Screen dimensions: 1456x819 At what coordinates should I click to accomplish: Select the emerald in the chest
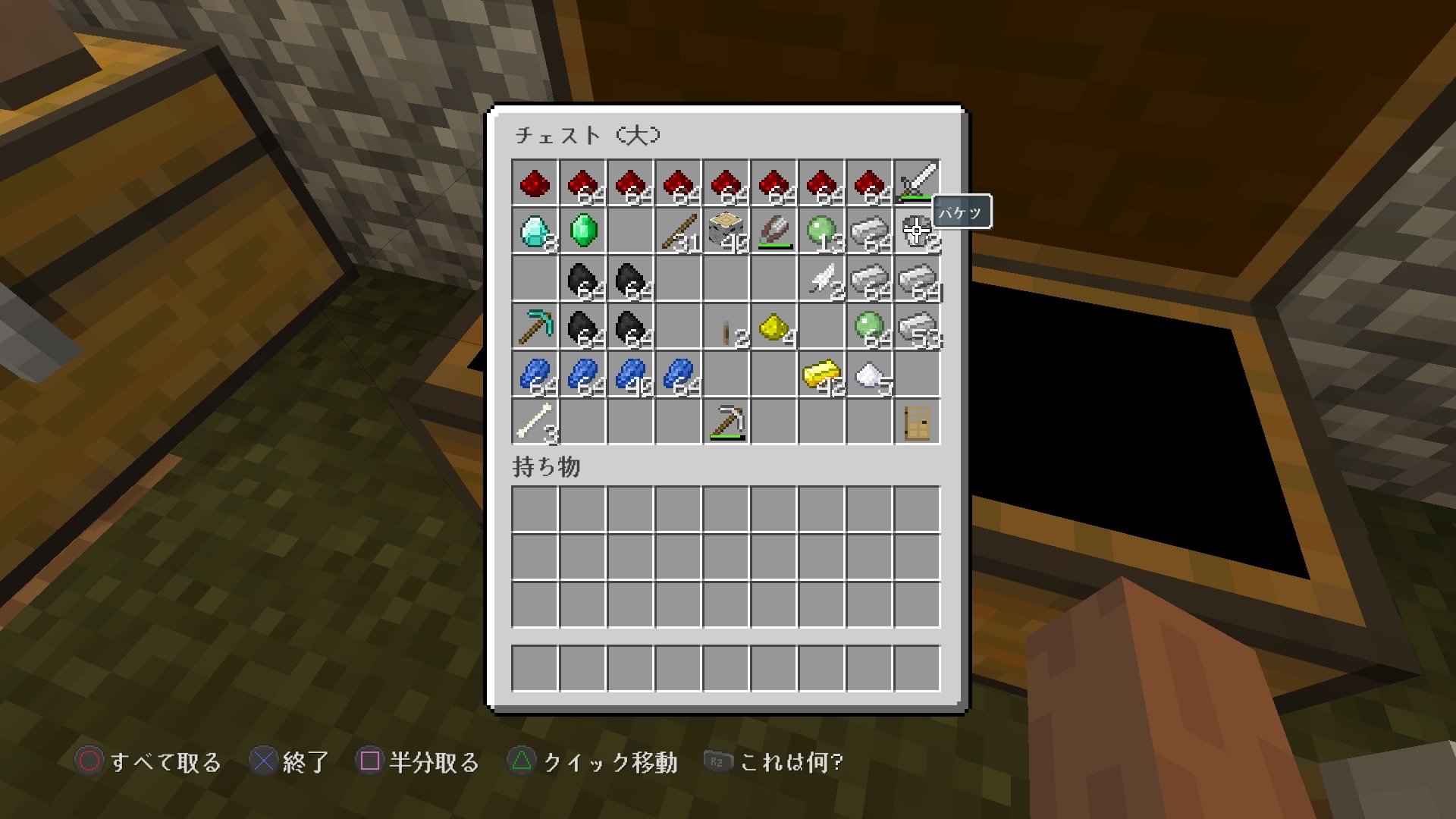click(582, 231)
